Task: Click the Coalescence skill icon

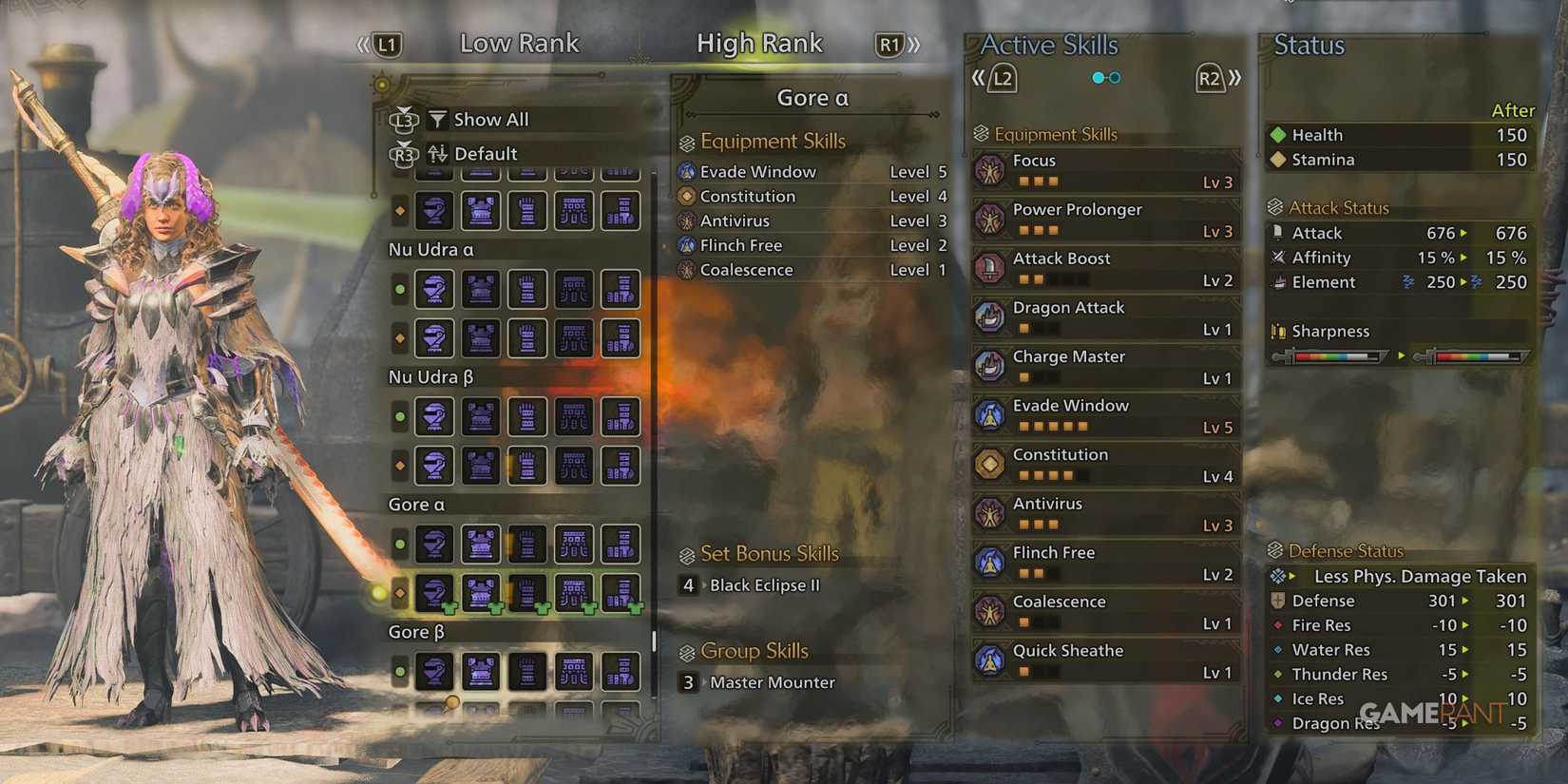Action: (991, 610)
